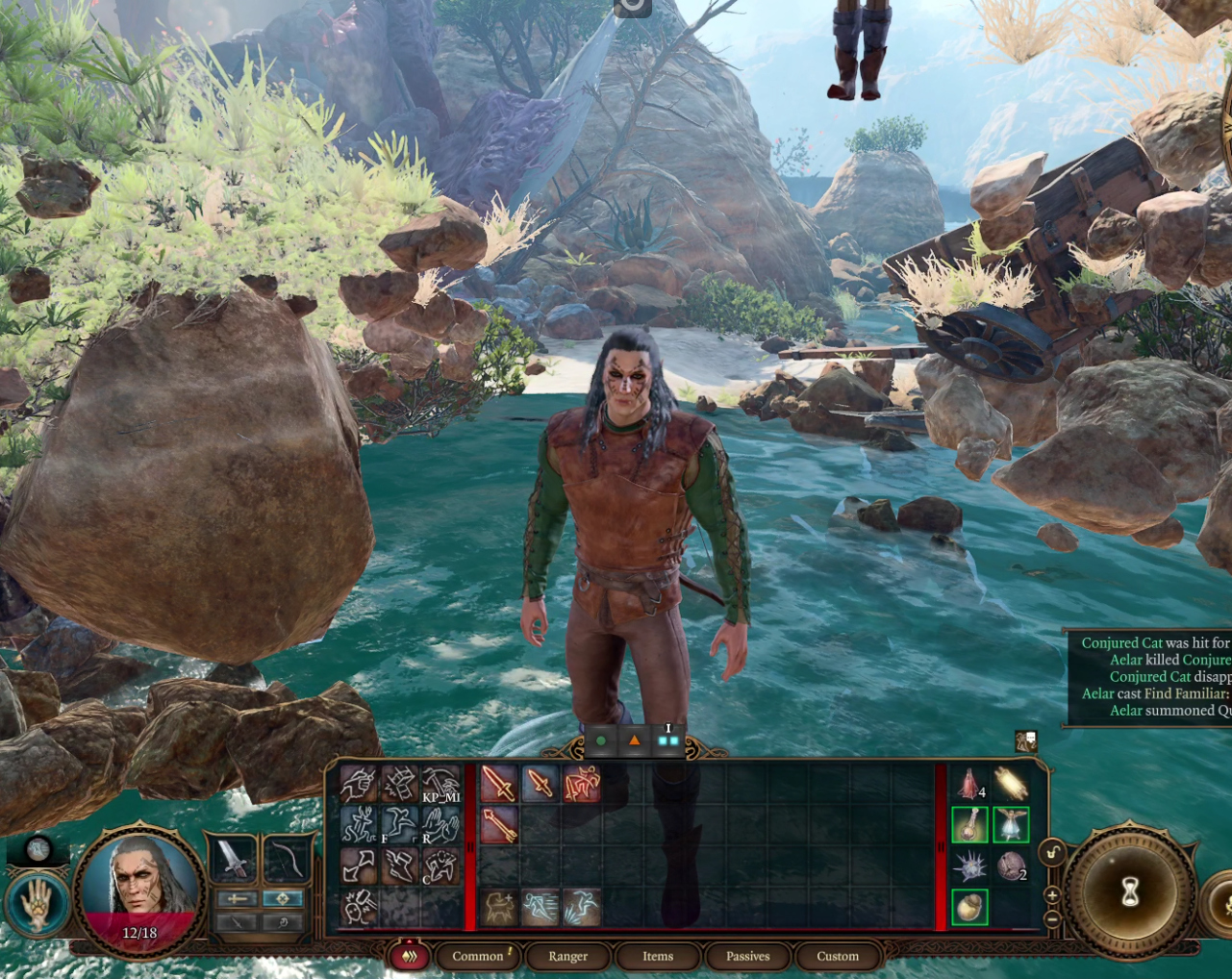Viewport: 1232px width, 979px height.
Task: Toggle the hotbar lock button
Action: [x=1052, y=852]
